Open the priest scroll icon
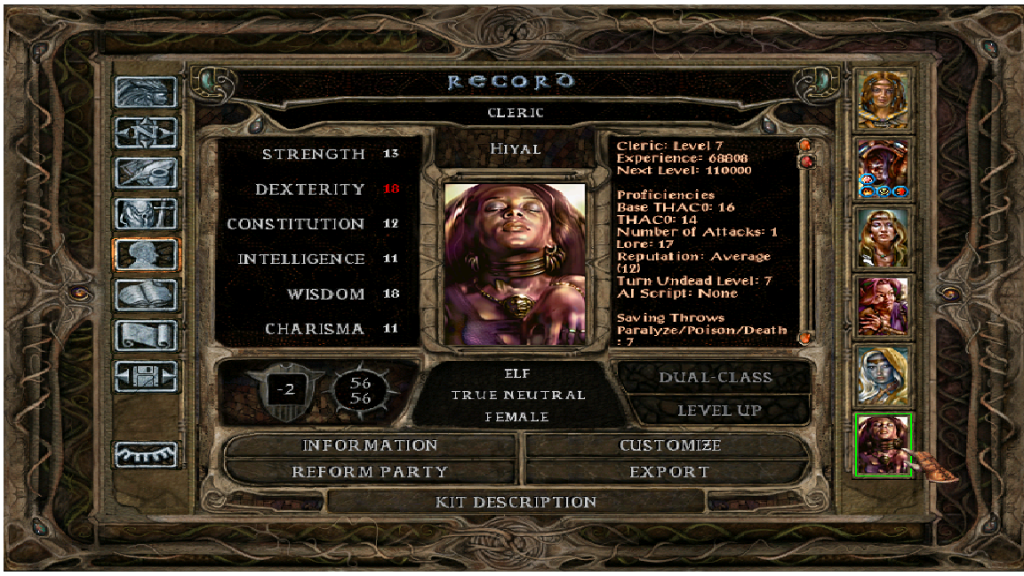The height and width of the screenshot is (576, 1024). 146,335
